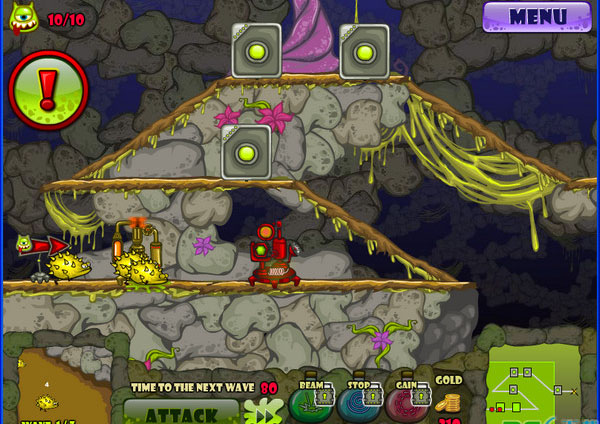600x424 pixels.
Task: Select the locked BEAM potion ability
Action: [x=312, y=404]
